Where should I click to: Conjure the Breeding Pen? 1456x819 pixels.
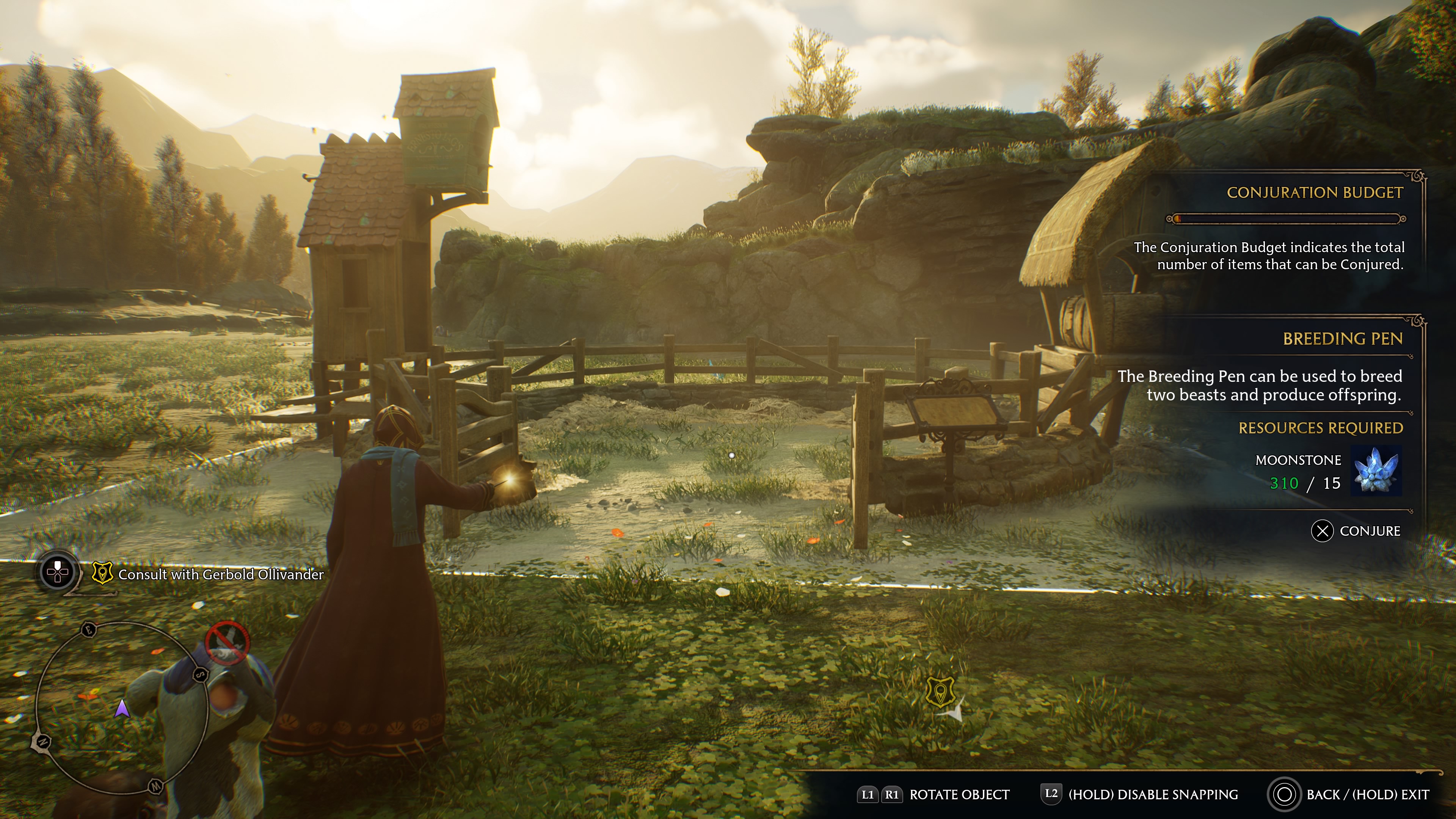click(x=1356, y=531)
